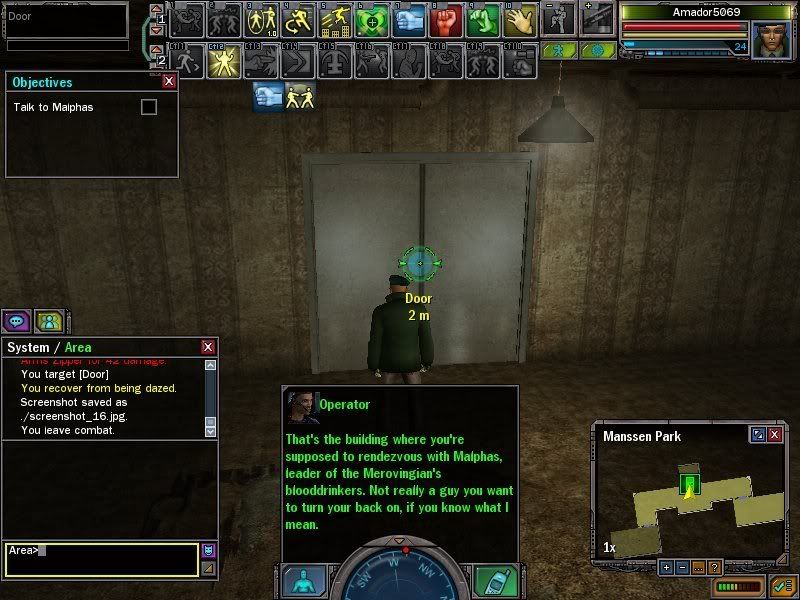Viewport: 800px width, 600px height.
Task: Open the team members tab
Action: tap(48, 321)
